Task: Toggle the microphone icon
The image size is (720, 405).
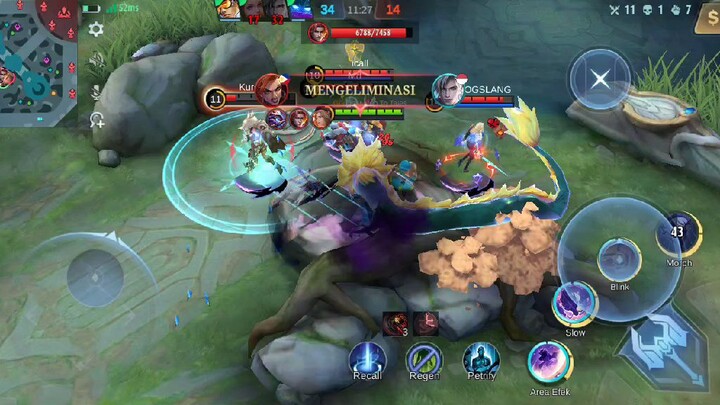Action: coord(96,91)
